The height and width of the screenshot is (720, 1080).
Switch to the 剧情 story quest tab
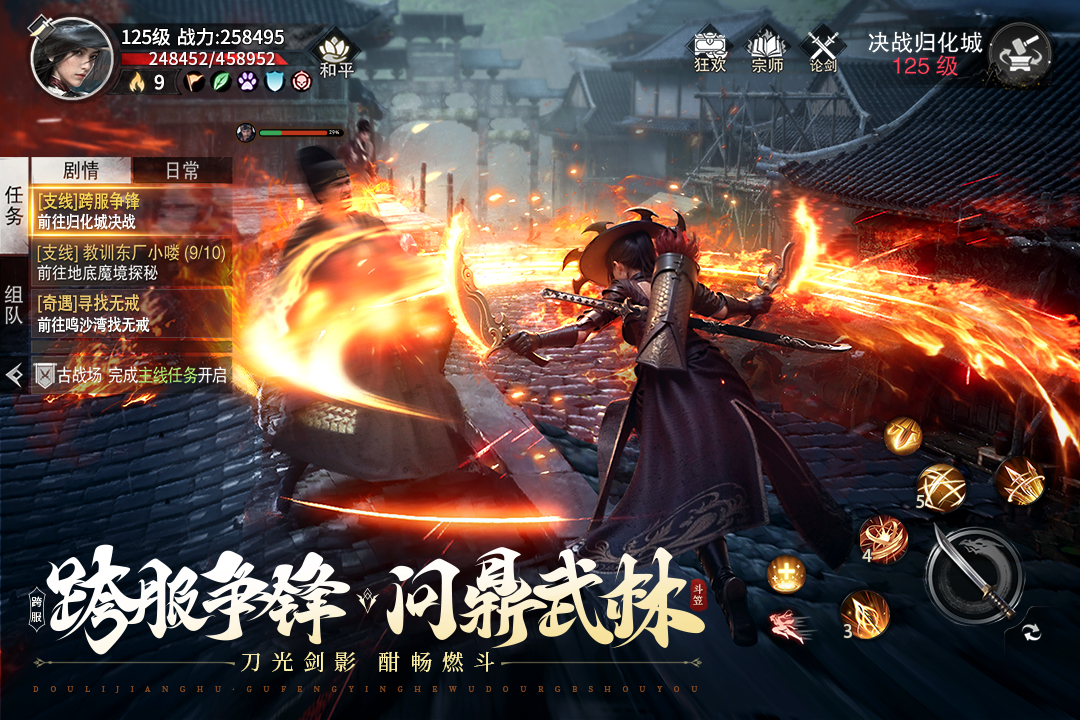coord(82,170)
